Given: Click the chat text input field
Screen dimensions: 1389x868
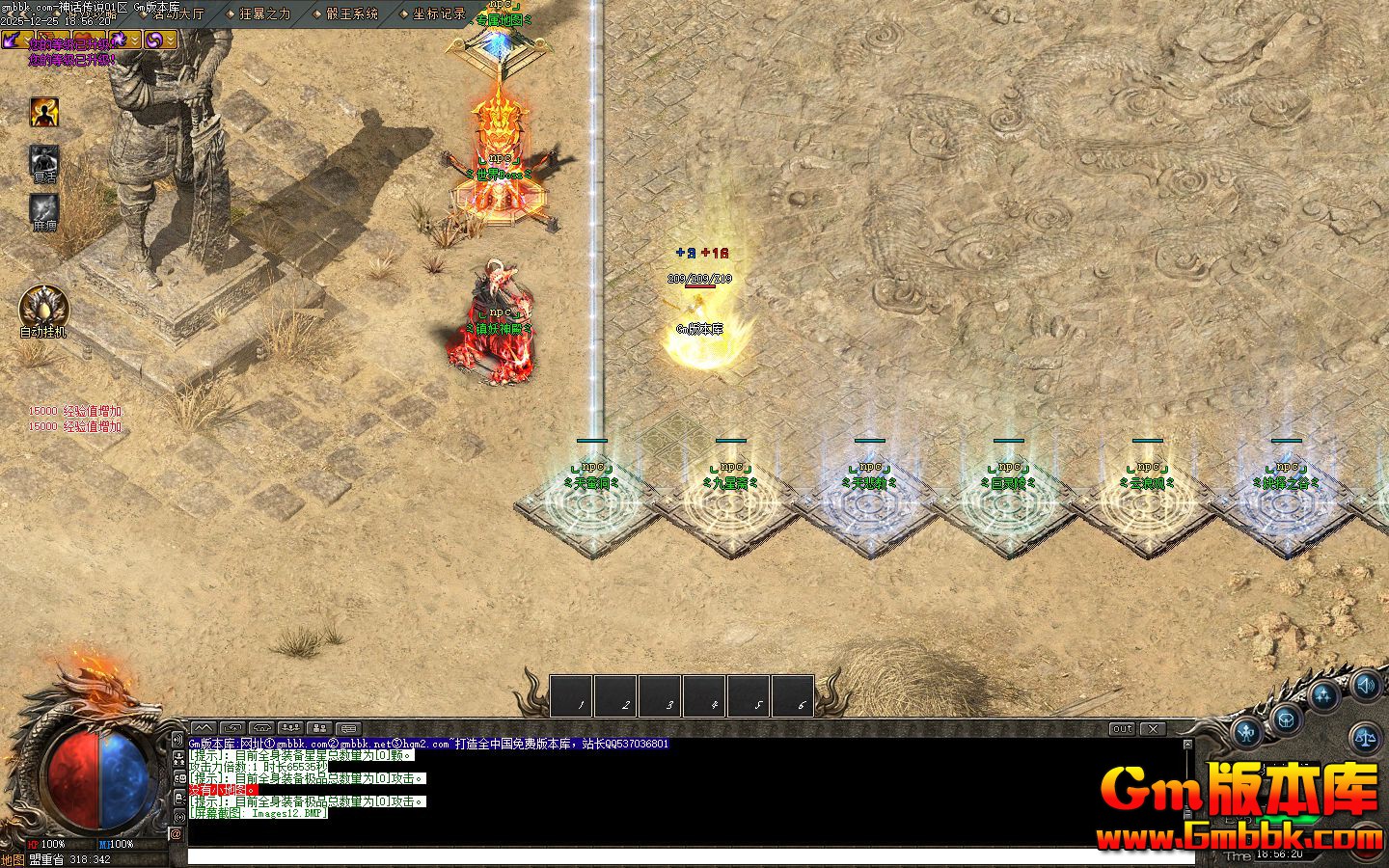Looking at the screenshot, I should click(675, 856).
